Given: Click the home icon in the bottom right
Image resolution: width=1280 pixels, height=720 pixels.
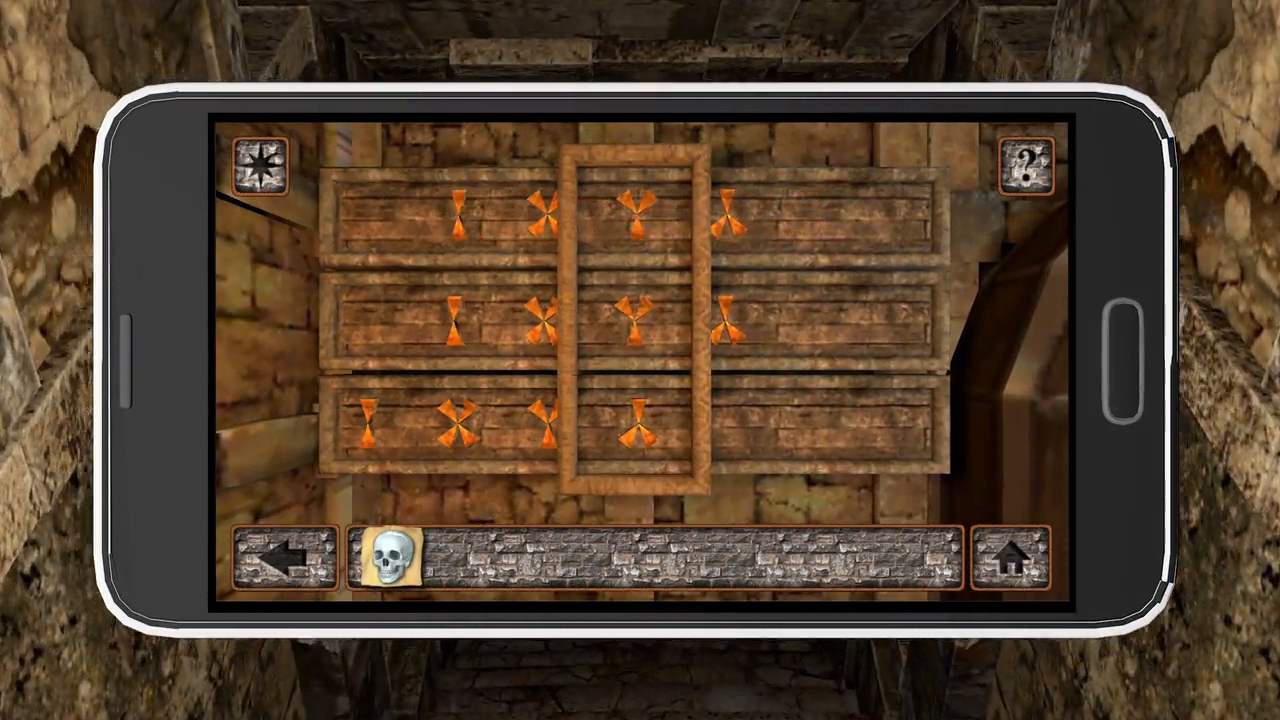Looking at the screenshot, I should (x=1014, y=557).
